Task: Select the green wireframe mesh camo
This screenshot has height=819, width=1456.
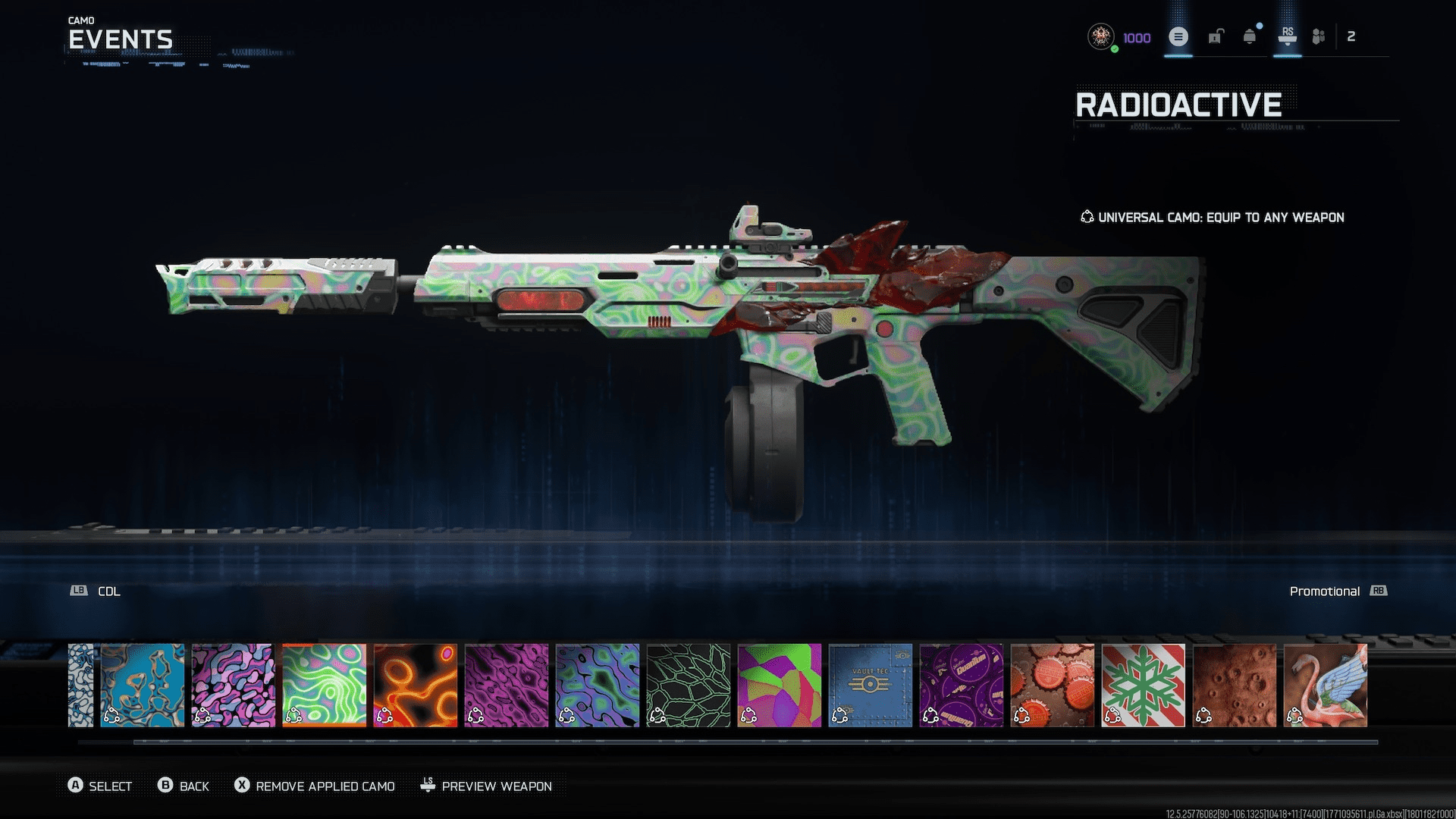Action: 688,685
